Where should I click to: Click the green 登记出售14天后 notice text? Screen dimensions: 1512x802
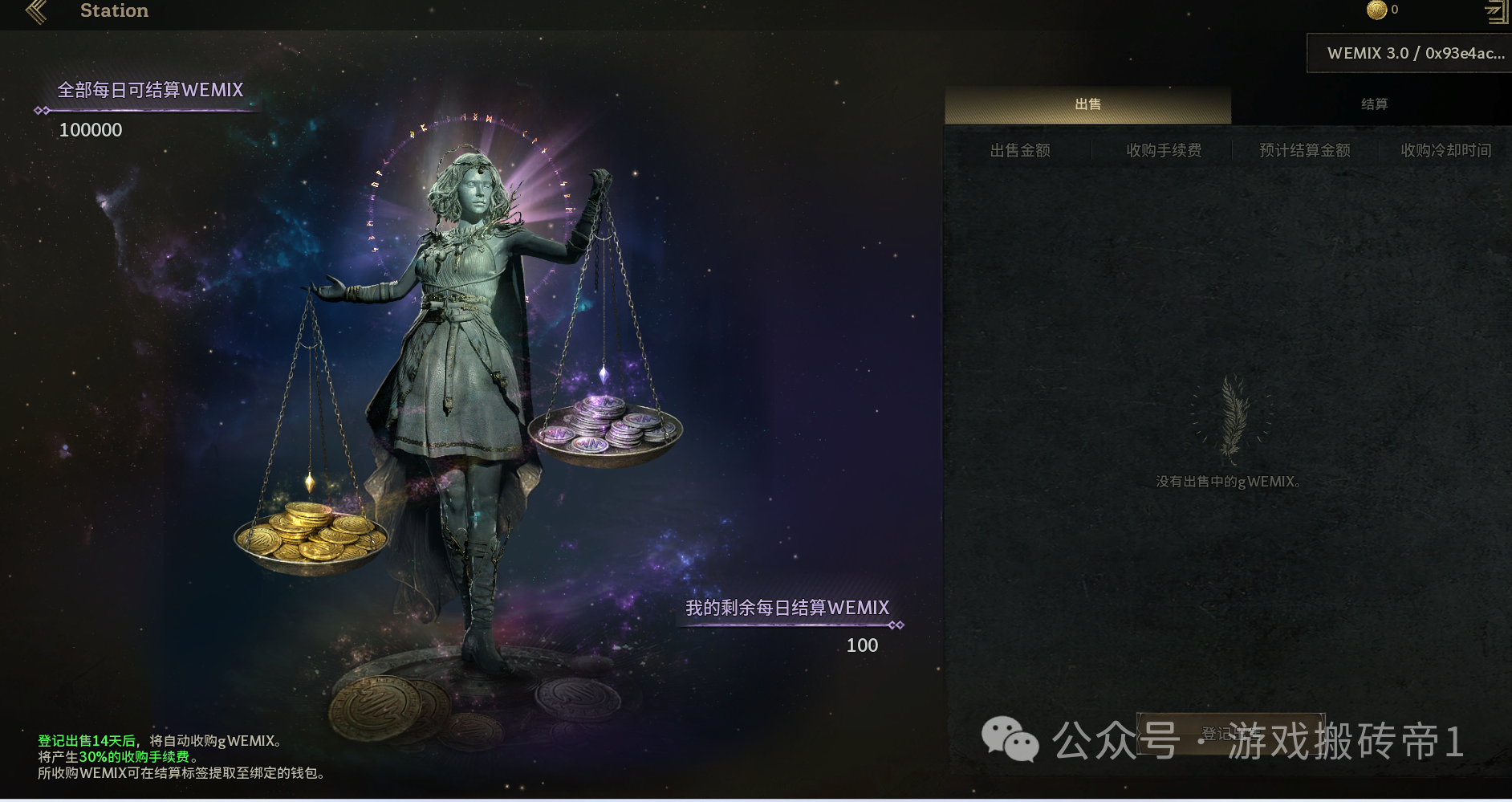[x=88, y=742]
